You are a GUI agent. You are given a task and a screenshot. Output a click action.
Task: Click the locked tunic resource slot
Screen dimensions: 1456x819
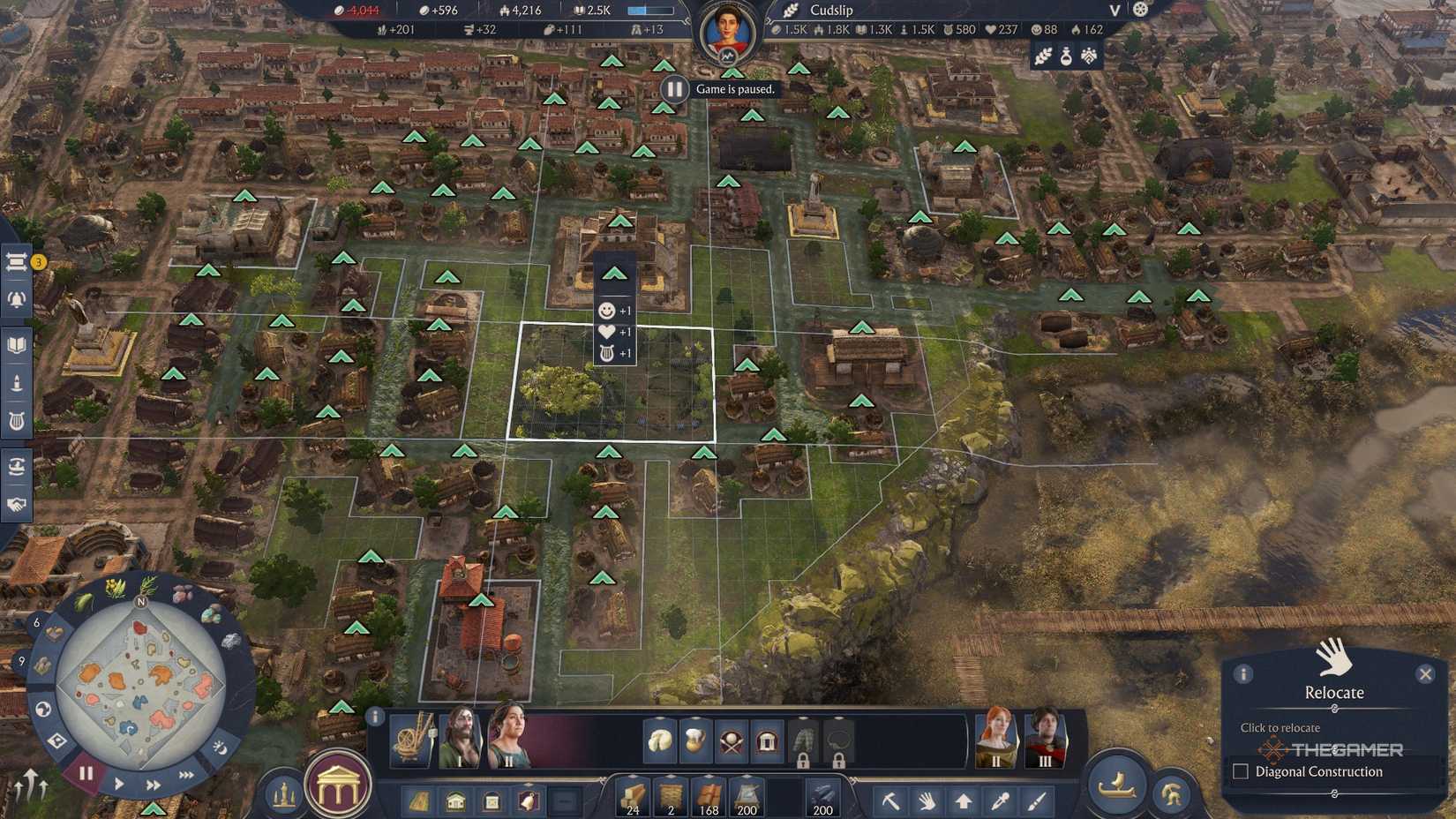802,741
